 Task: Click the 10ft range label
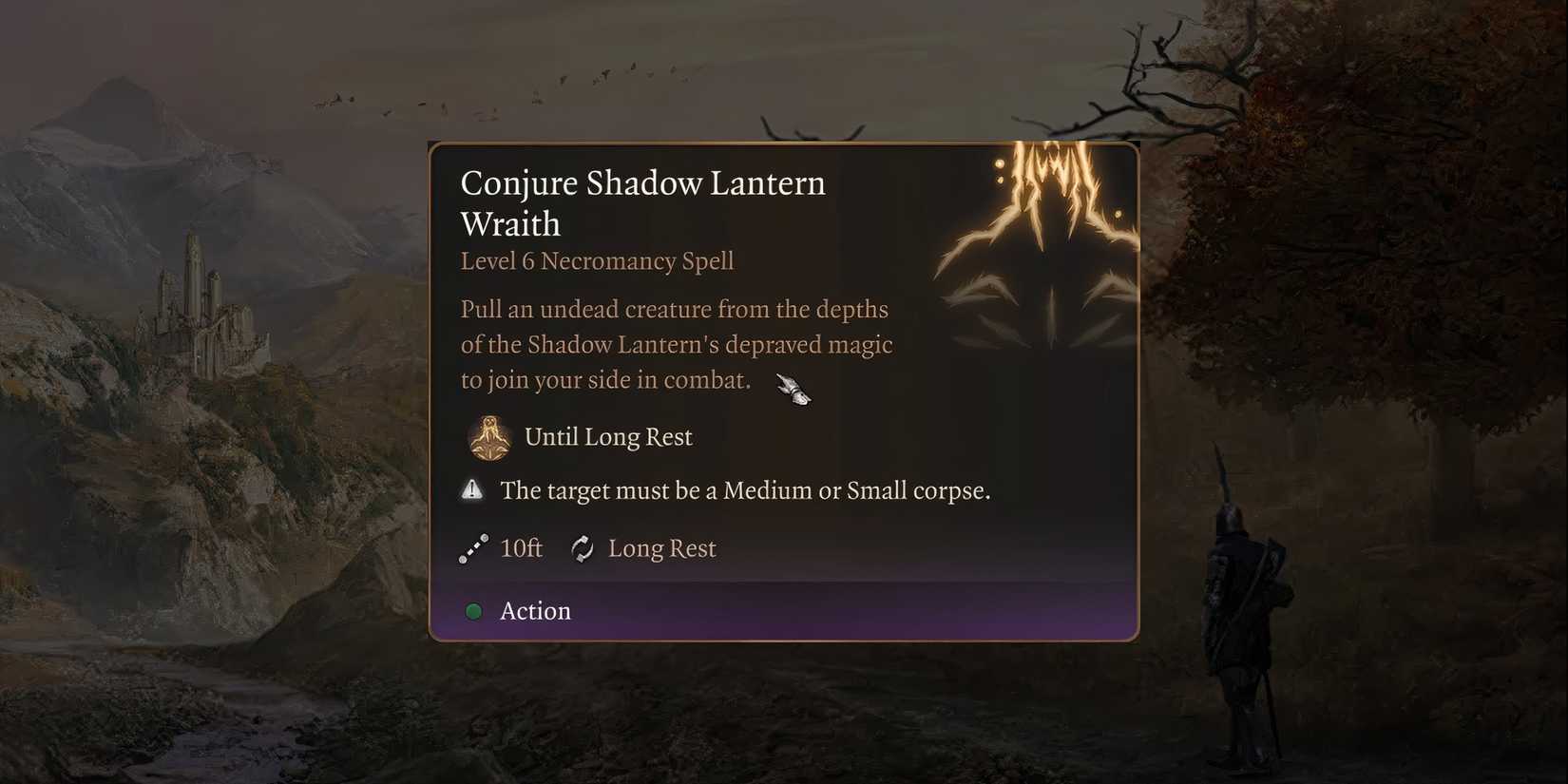point(520,548)
